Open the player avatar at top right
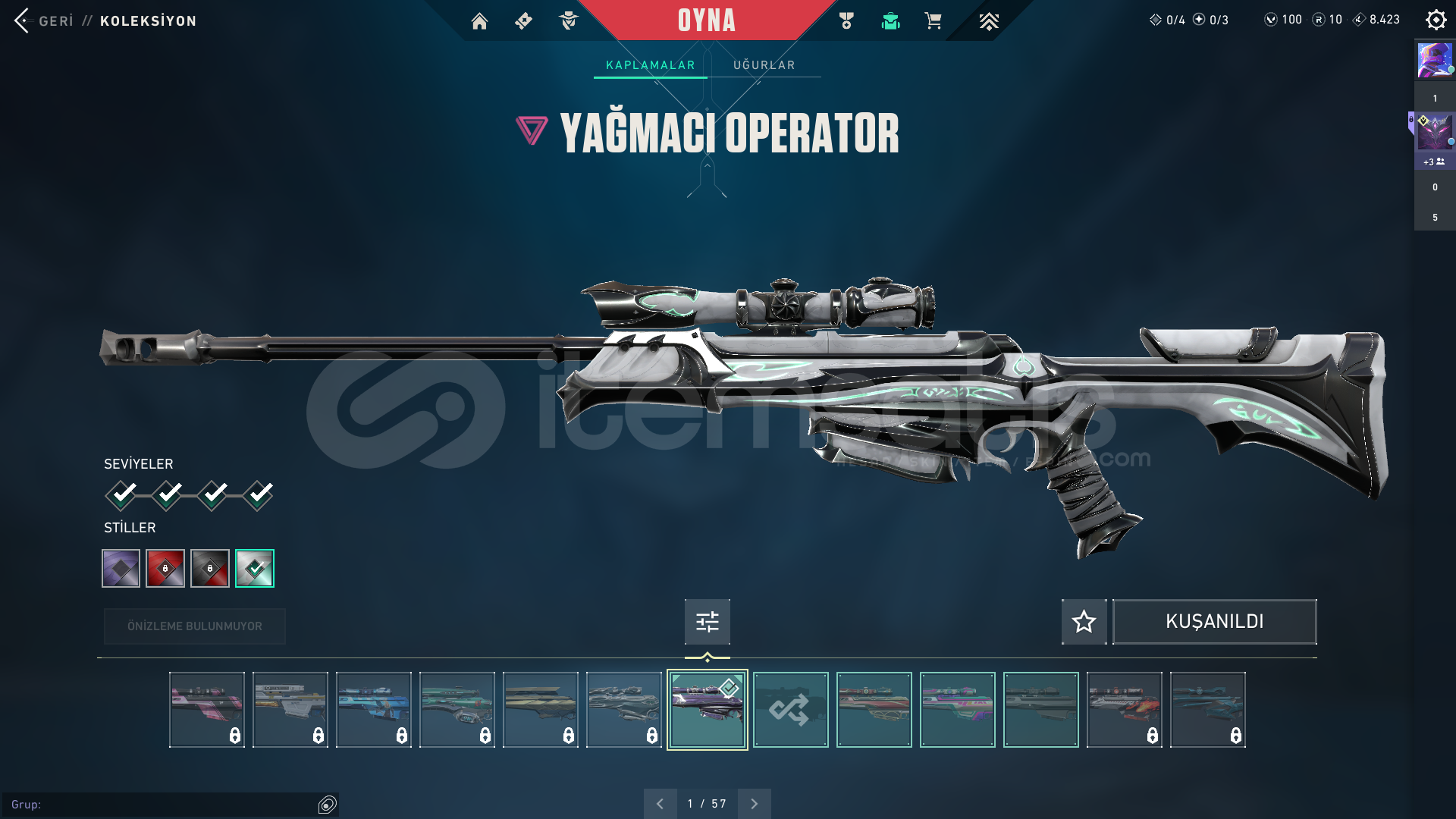The height and width of the screenshot is (819, 1456). (1435, 60)
